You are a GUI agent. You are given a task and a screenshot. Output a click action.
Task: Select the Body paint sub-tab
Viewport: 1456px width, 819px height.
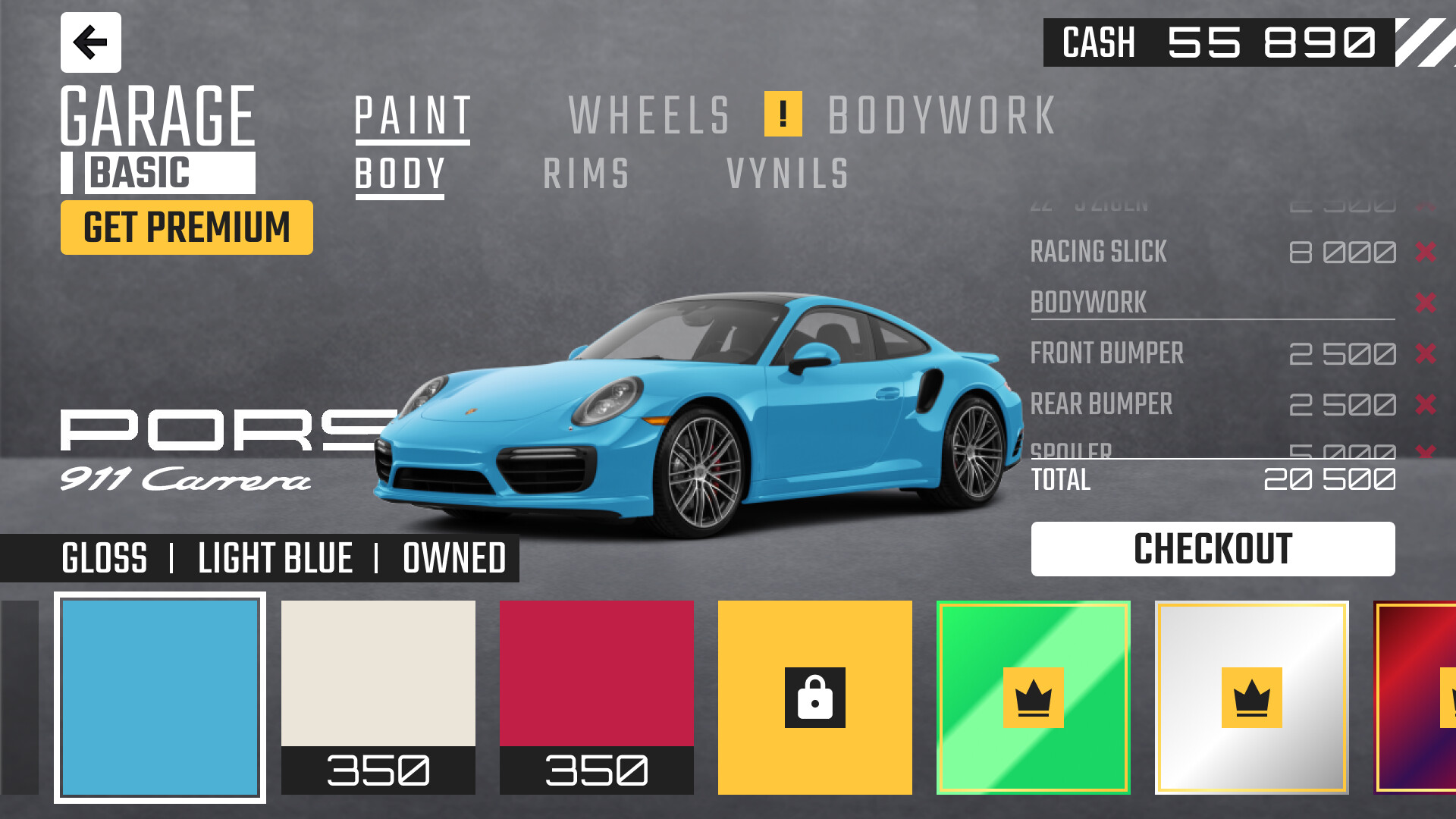tap(400, 174)
